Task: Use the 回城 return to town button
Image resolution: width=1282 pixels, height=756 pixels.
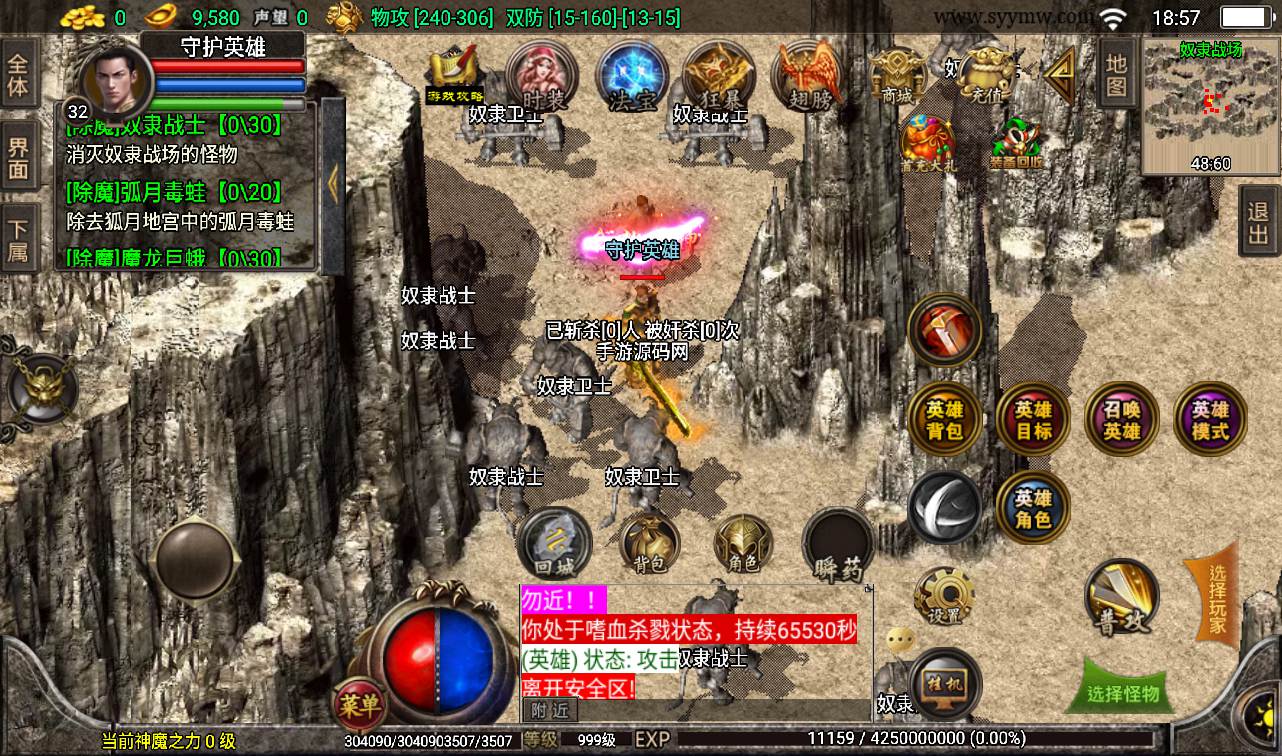Action: (555, 545)
